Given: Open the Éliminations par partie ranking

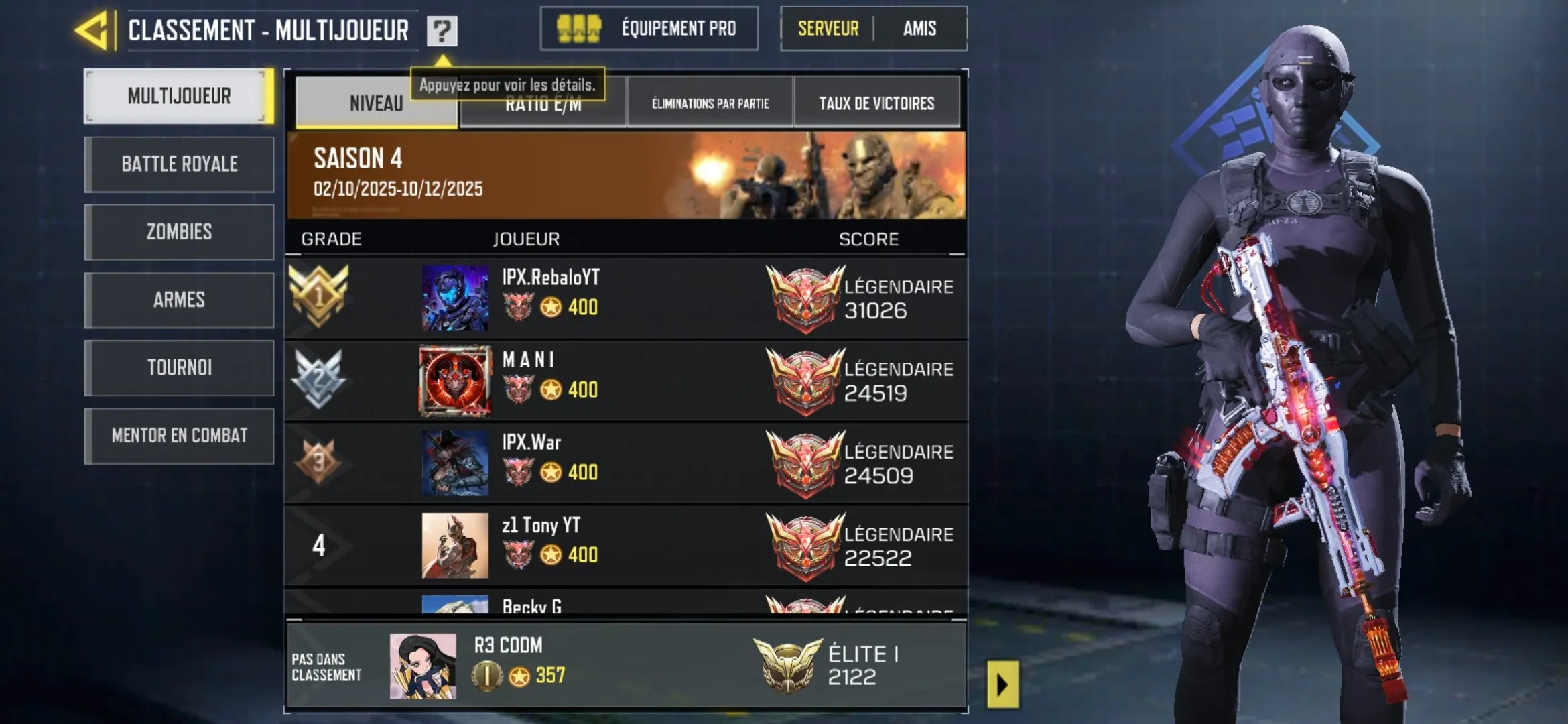Looking at the screenshot, I should pyautogui.click(x=710, y=104).
